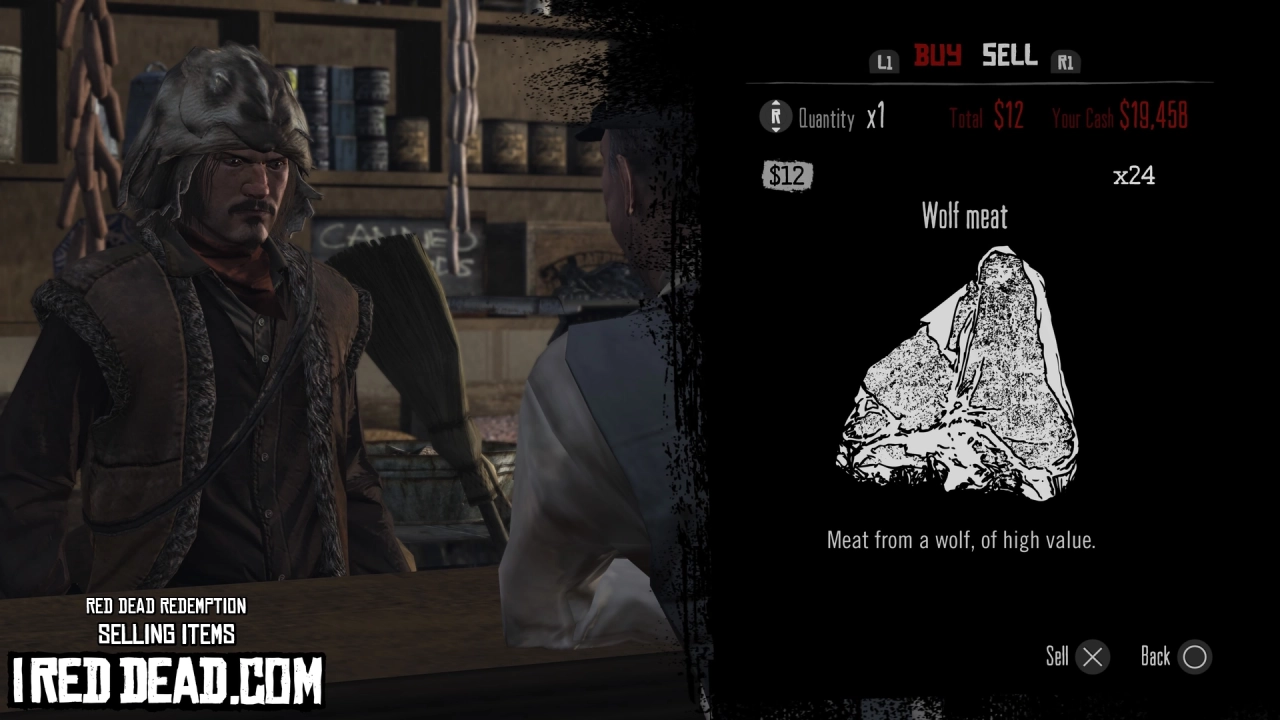Click the item description text

960,539
